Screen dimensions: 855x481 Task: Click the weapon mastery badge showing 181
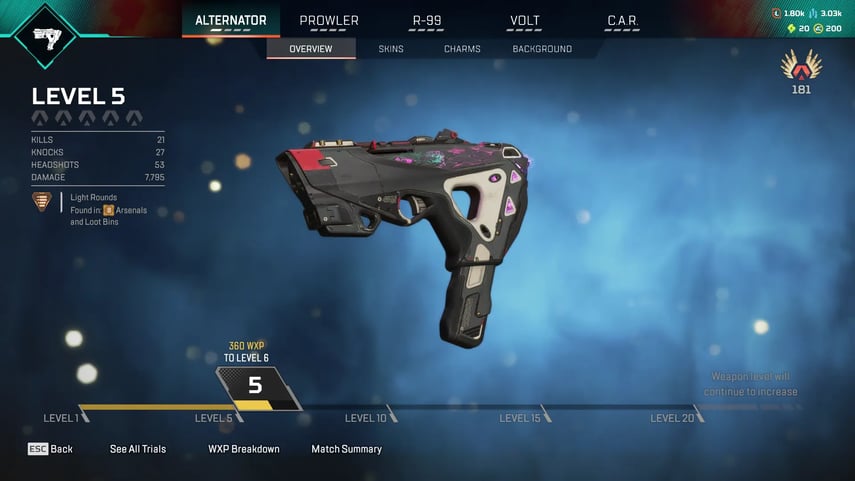(800, 70)
